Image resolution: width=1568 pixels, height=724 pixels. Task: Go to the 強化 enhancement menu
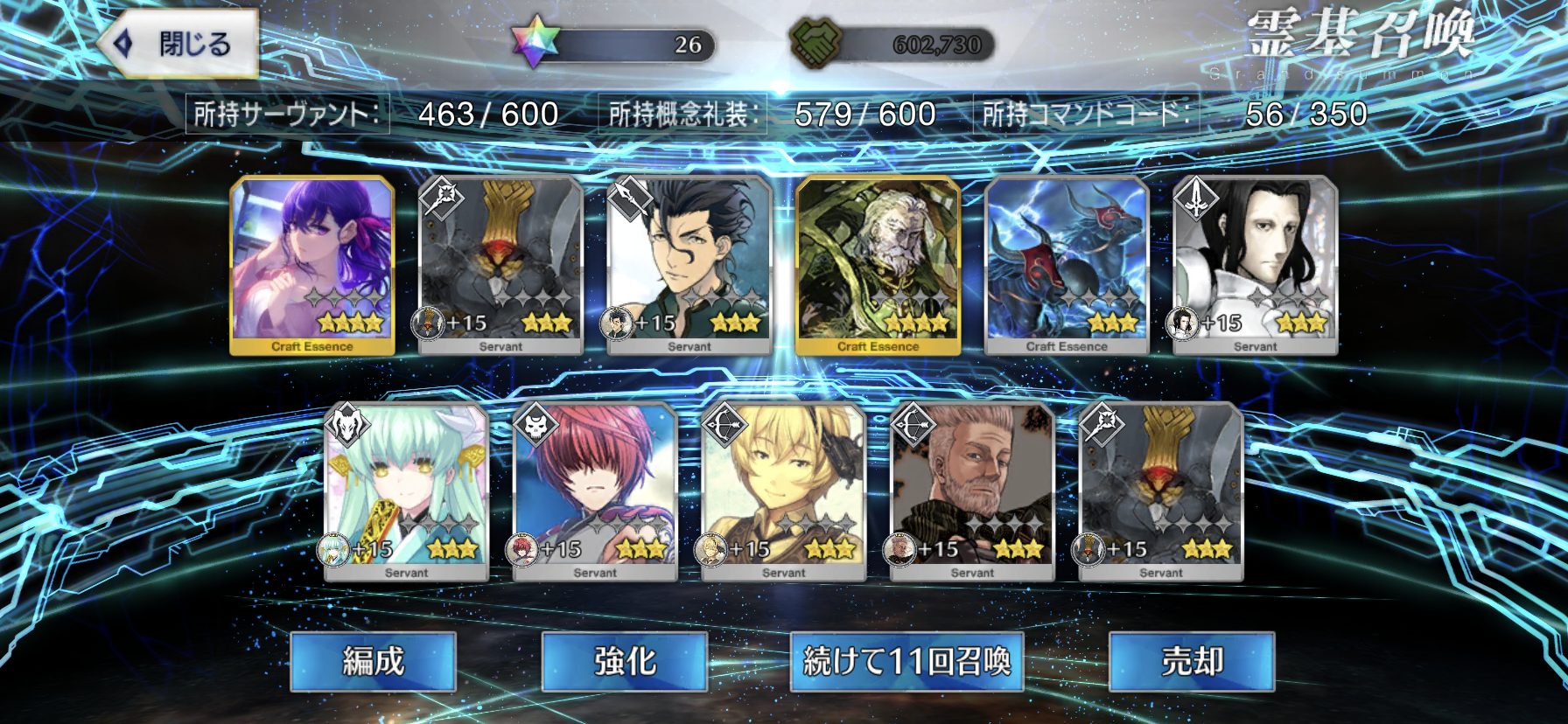[624, 661]
